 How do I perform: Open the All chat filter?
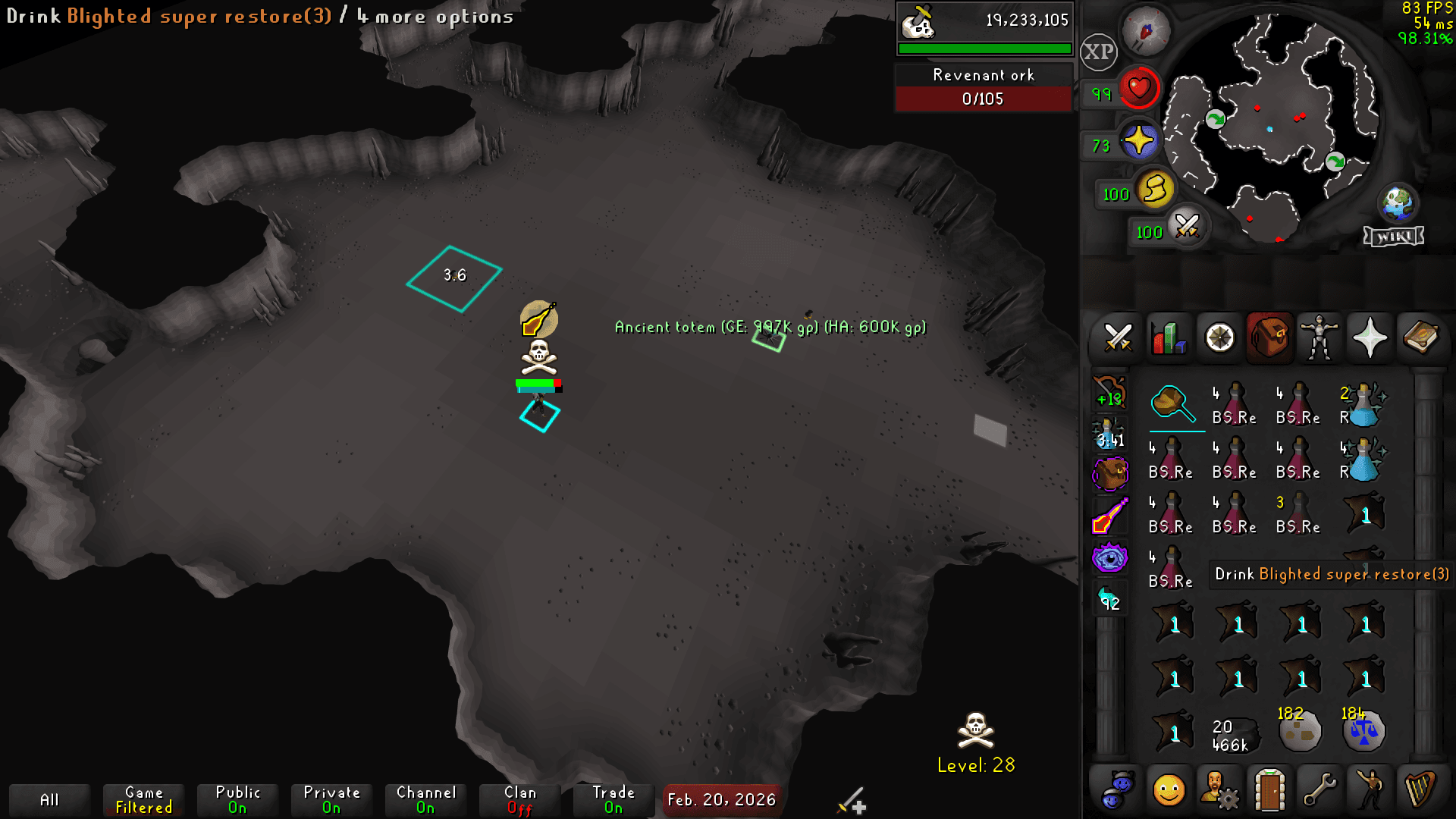50,799
